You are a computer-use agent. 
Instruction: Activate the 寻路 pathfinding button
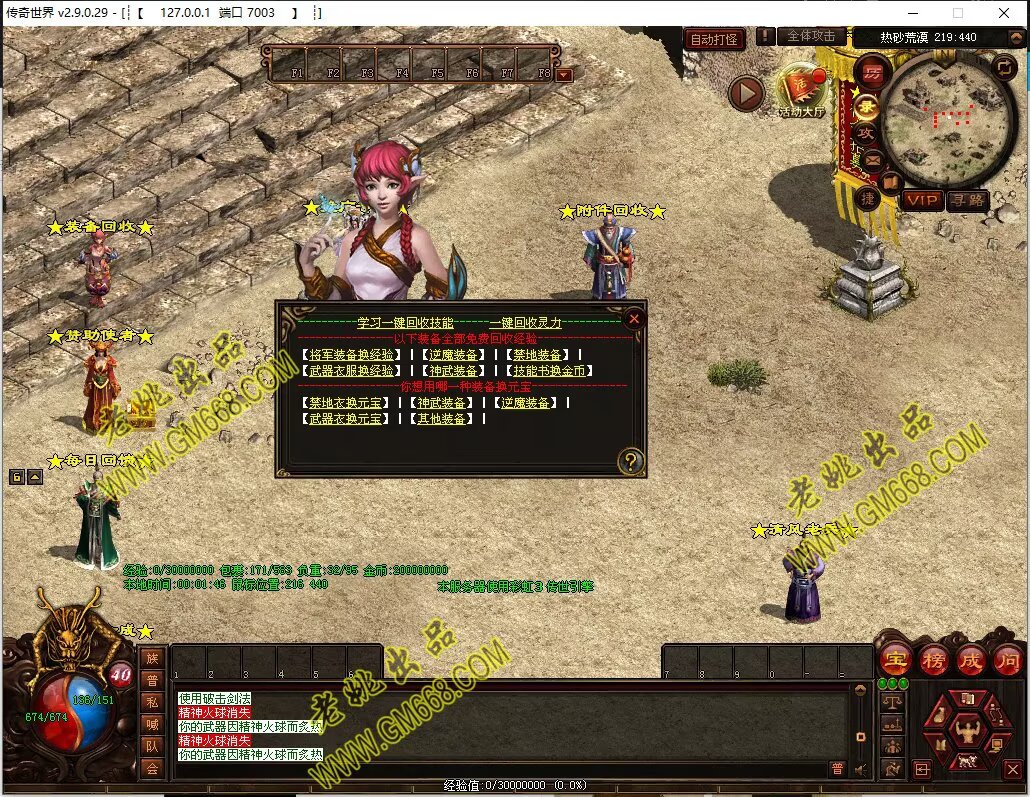tap(967, 201)
